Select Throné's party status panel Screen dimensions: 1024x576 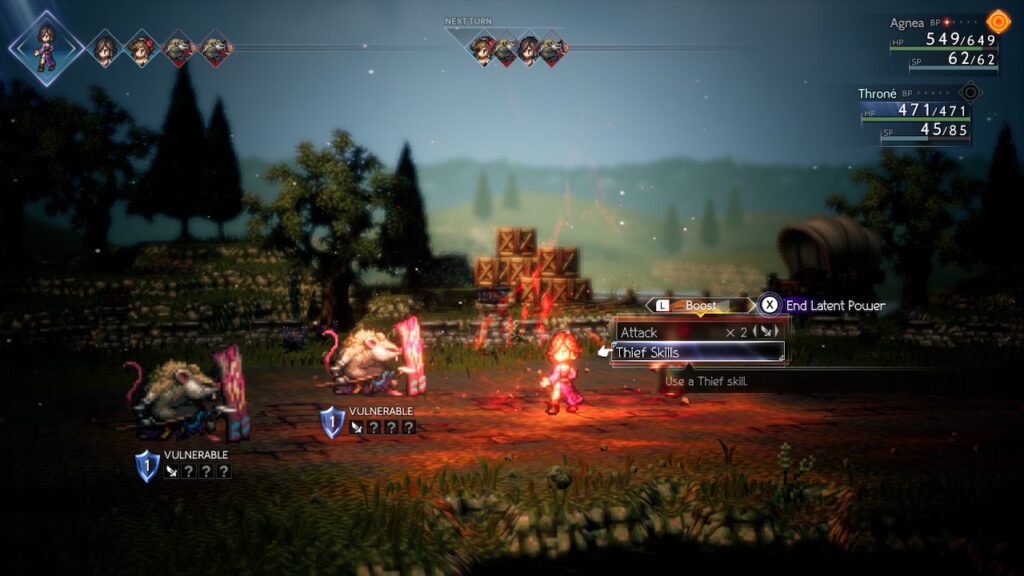click(x=917, y=113)
